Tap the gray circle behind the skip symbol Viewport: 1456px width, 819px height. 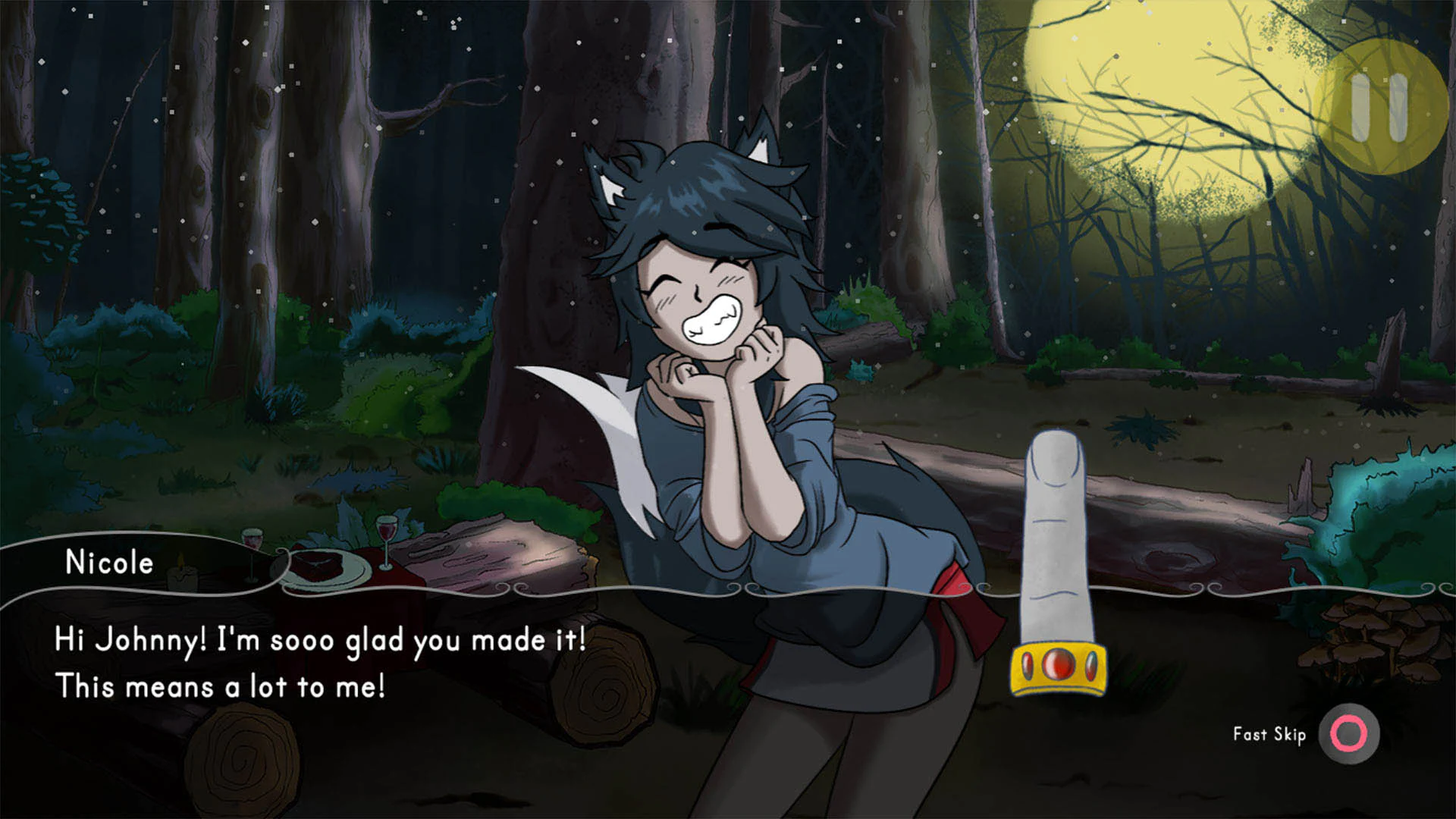1347,734
